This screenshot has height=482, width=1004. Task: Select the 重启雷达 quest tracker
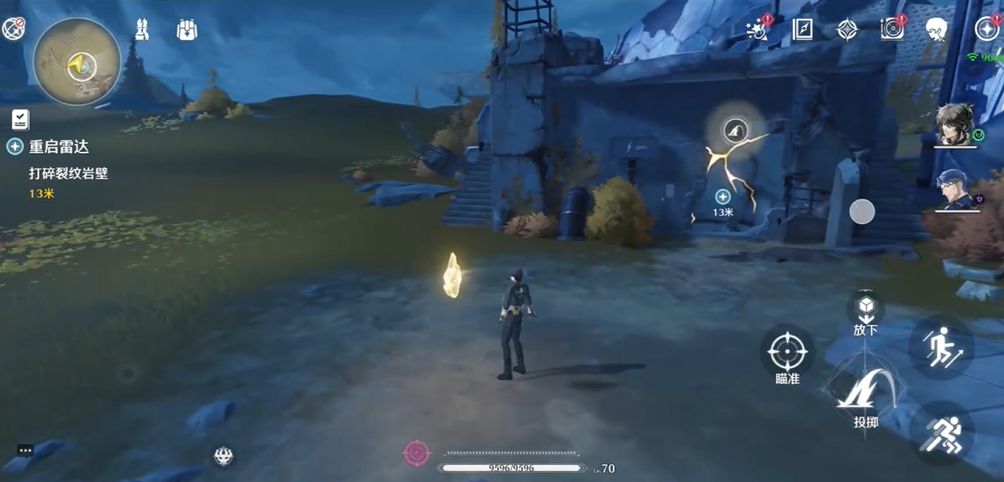click(58, 147)
